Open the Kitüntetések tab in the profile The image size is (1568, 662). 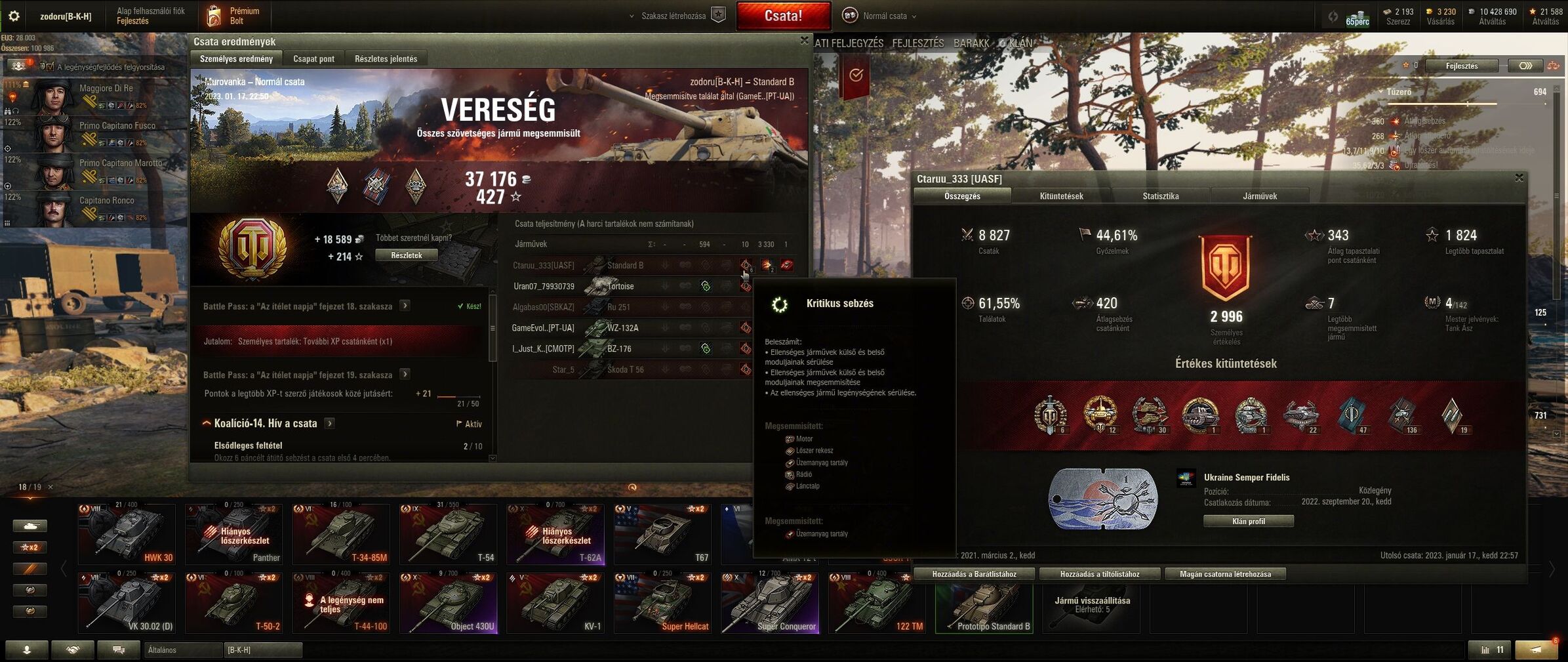[1061, 196]
